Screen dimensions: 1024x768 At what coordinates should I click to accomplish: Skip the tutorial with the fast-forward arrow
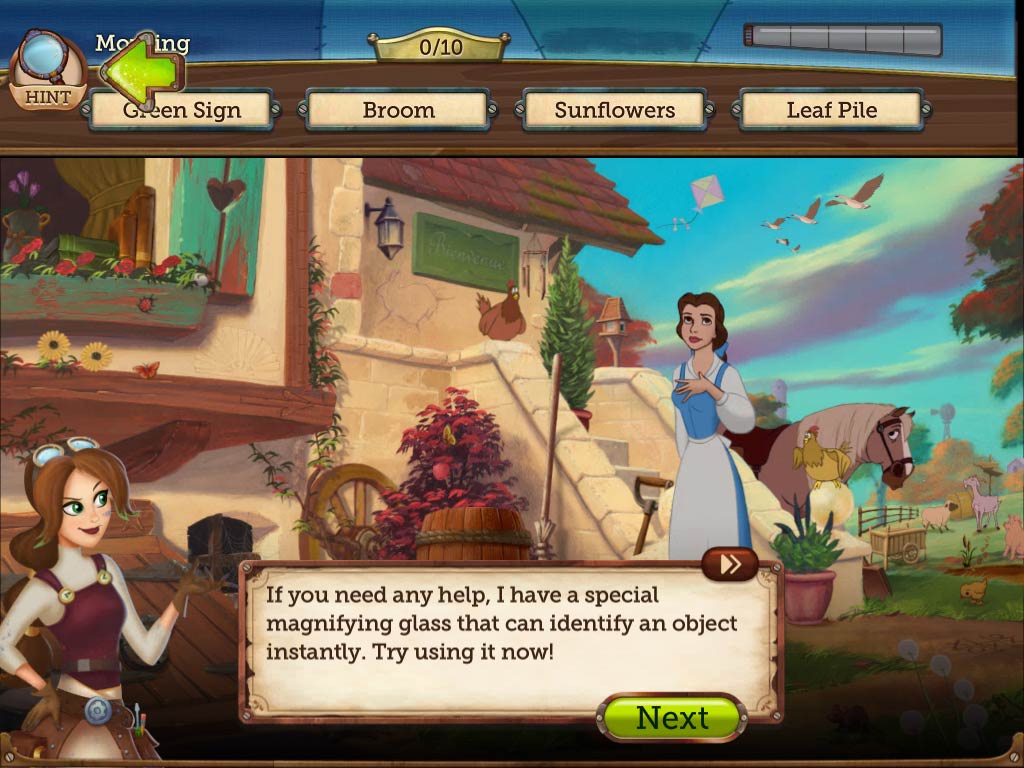point(730,564)
